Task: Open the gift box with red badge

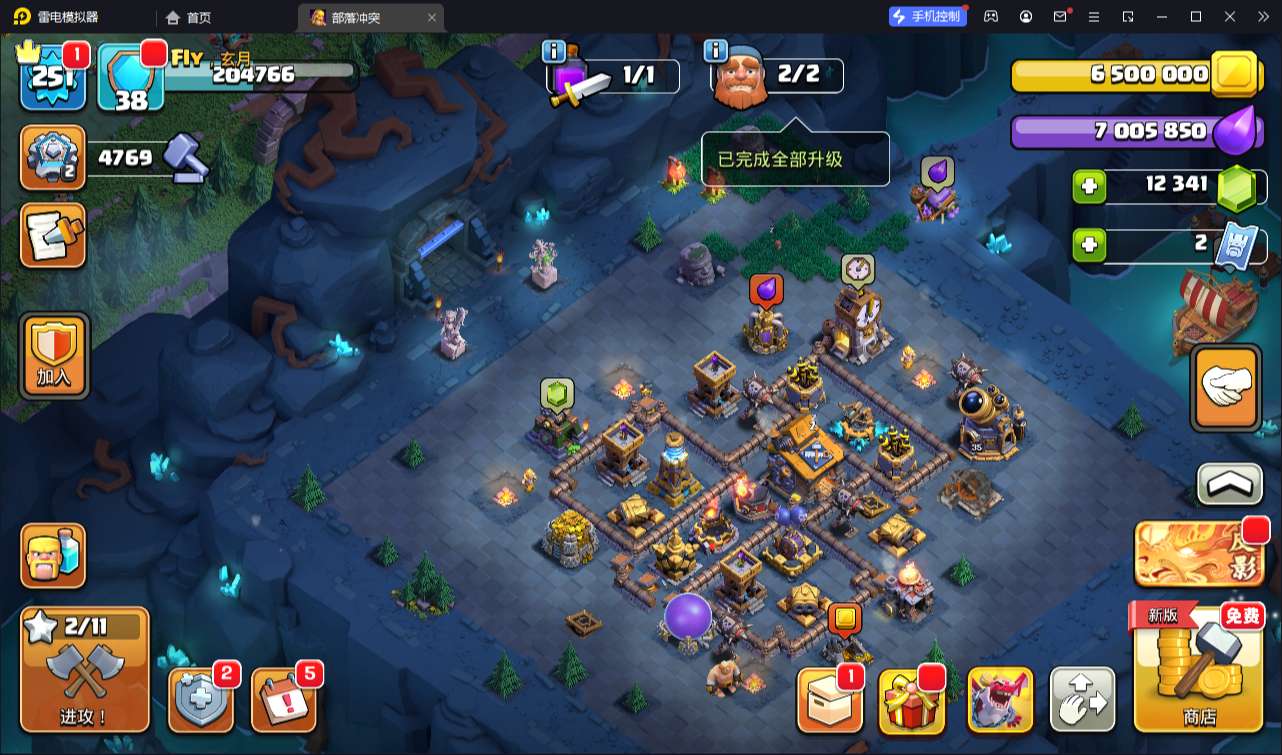Action: coord(911,700)
